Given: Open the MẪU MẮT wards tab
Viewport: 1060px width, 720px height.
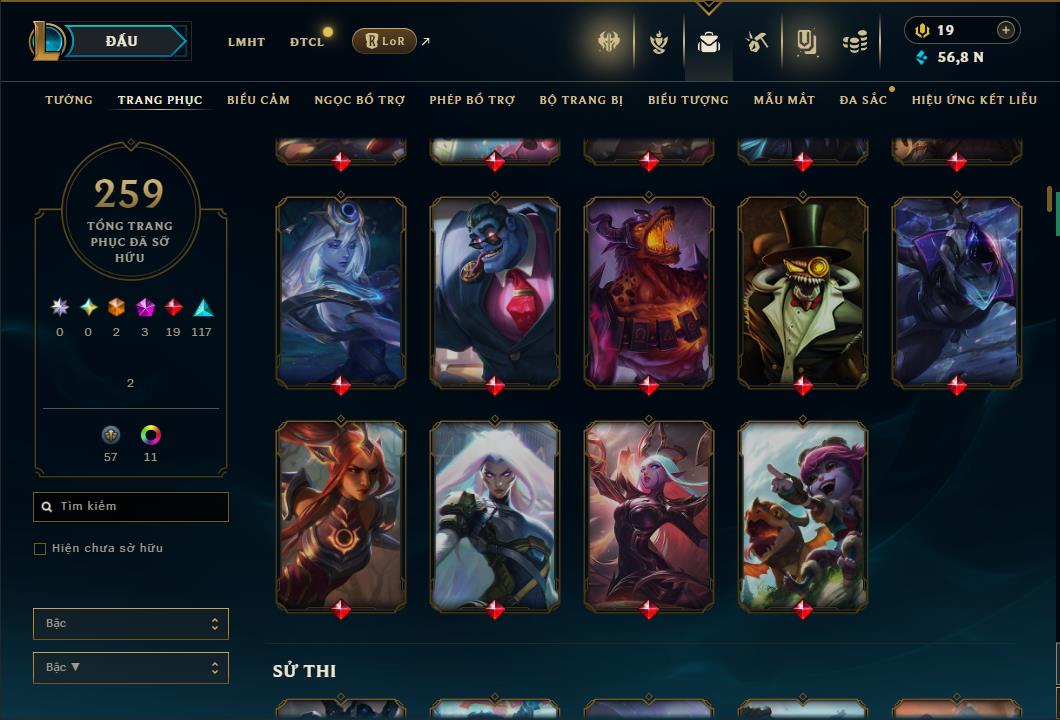Looking at the screenshot, I should (784, 100).
